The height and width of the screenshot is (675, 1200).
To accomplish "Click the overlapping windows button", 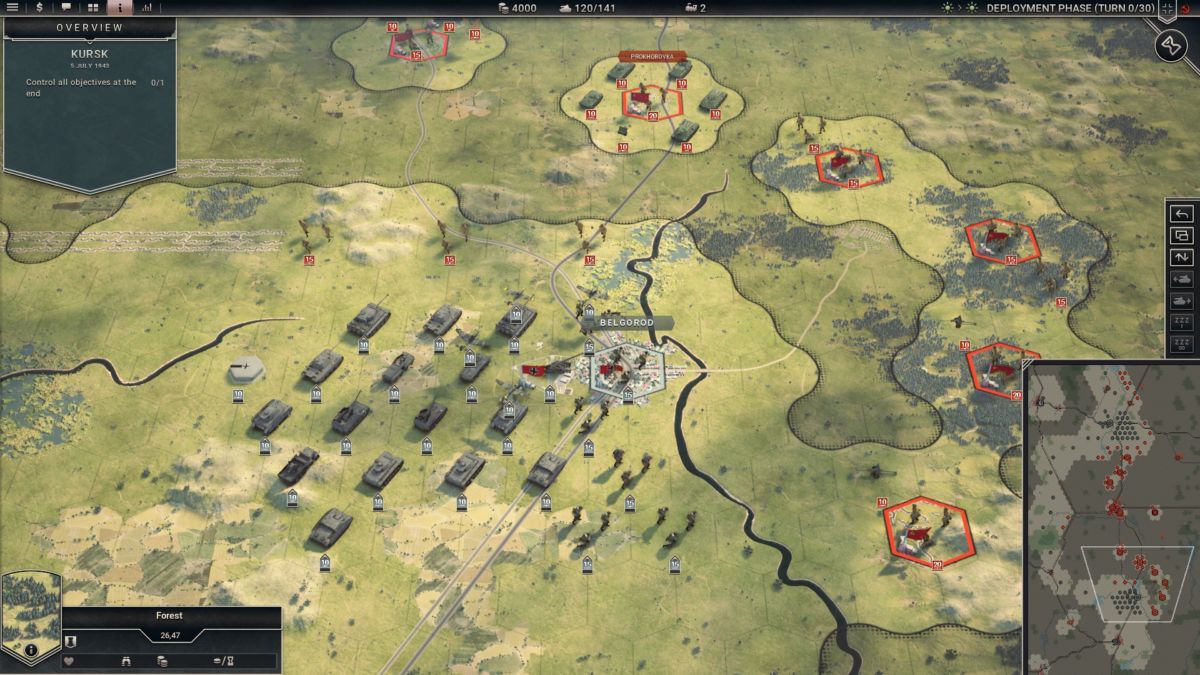I will click(x=1181, y=236).
